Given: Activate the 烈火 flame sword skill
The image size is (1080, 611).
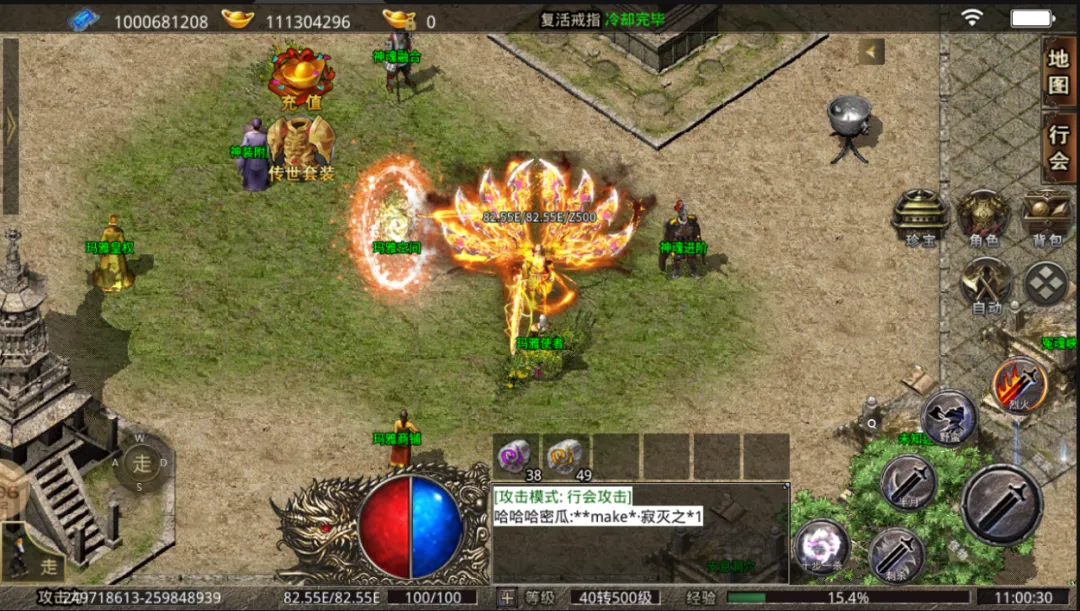Looking at the screenshot, I should click(1019, 385).
